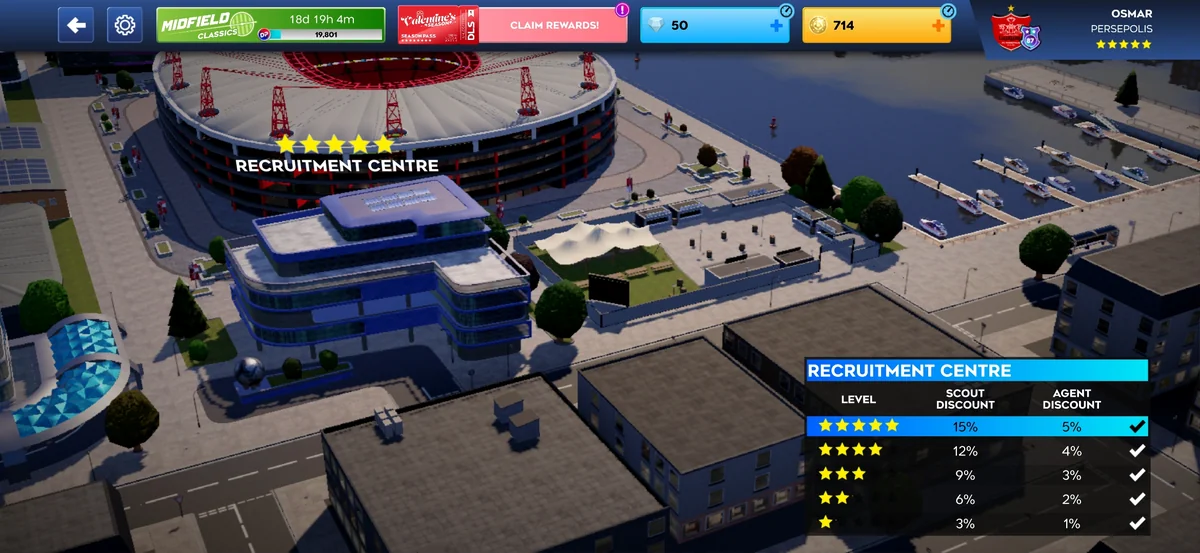Select the three-star level row
The image size is (1200, 553).
coord(977,474)
